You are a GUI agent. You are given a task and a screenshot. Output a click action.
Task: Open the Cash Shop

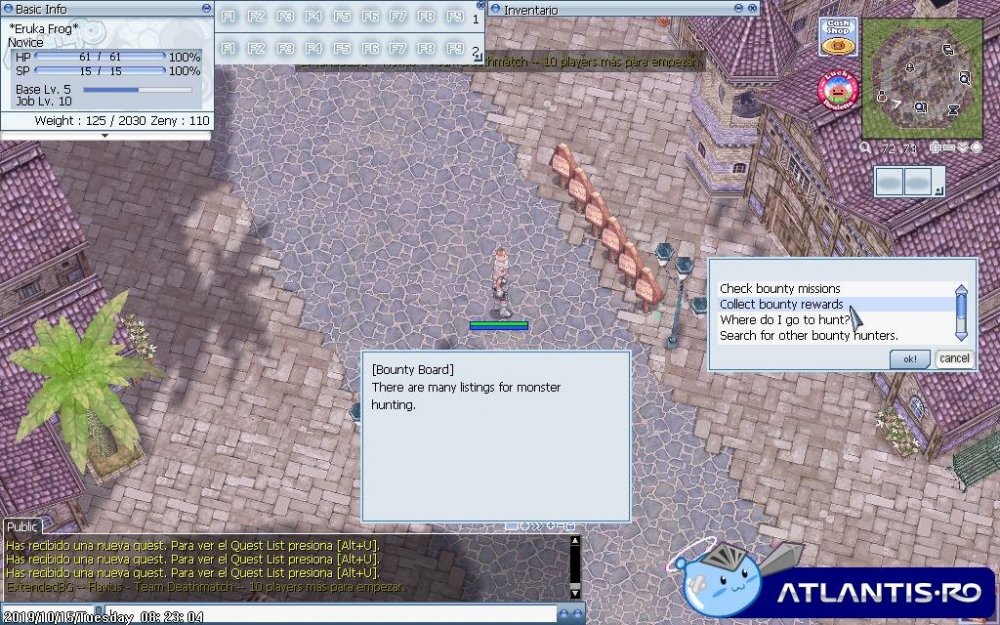(838, 37)
